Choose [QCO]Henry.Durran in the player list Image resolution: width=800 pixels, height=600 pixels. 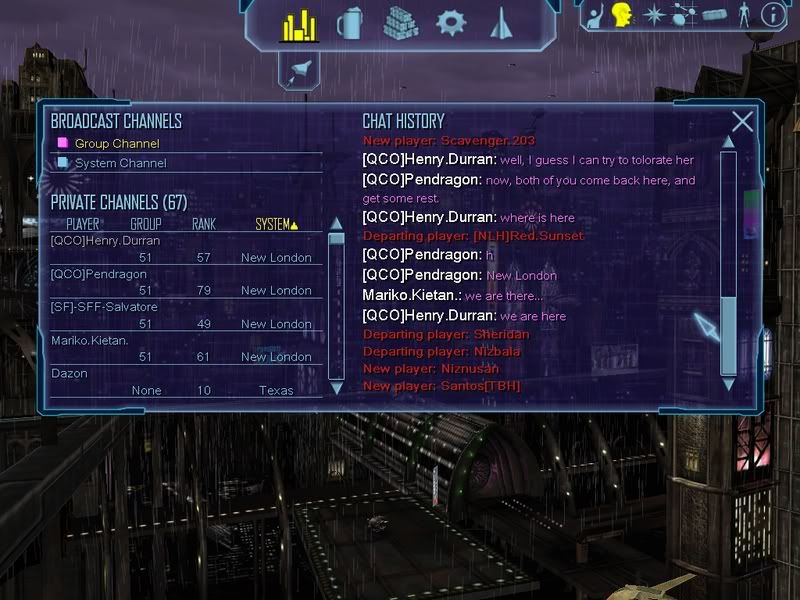pyautogui.click(x=105, y=241)
